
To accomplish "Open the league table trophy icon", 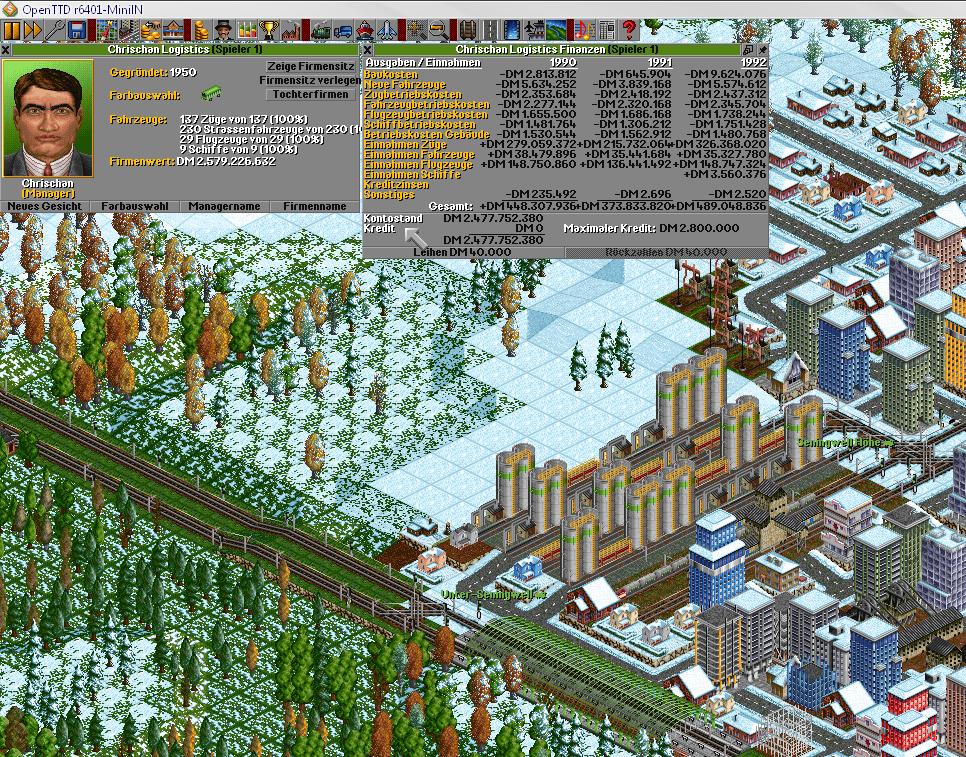I will click(x=269, y=30).
